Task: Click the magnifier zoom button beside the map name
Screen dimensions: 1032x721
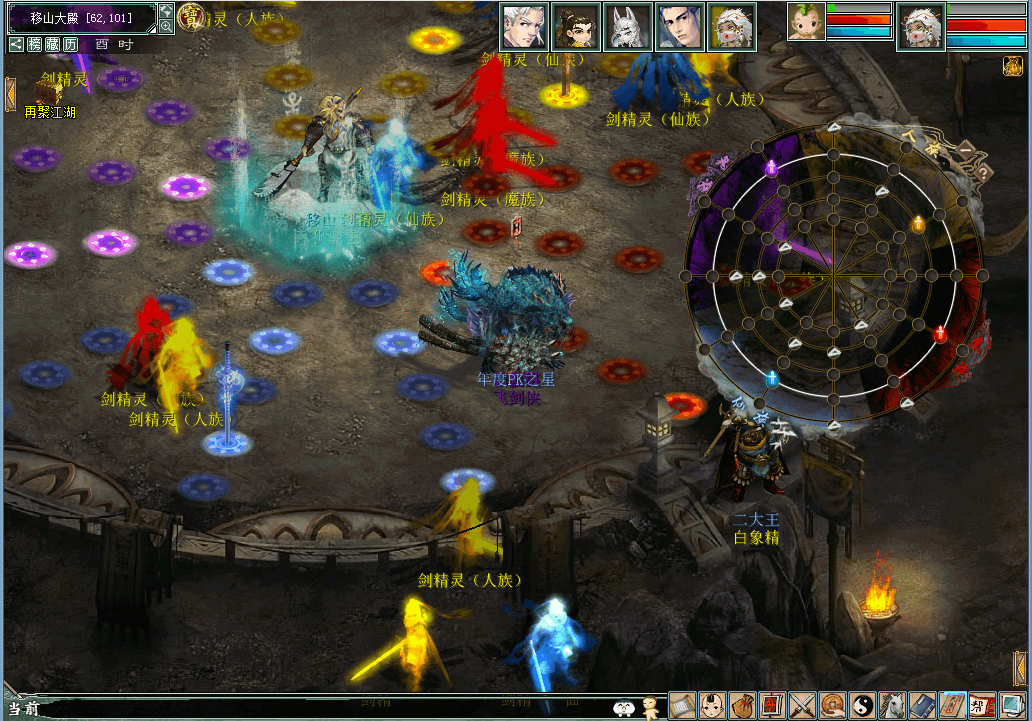Action: pos(166,26)
